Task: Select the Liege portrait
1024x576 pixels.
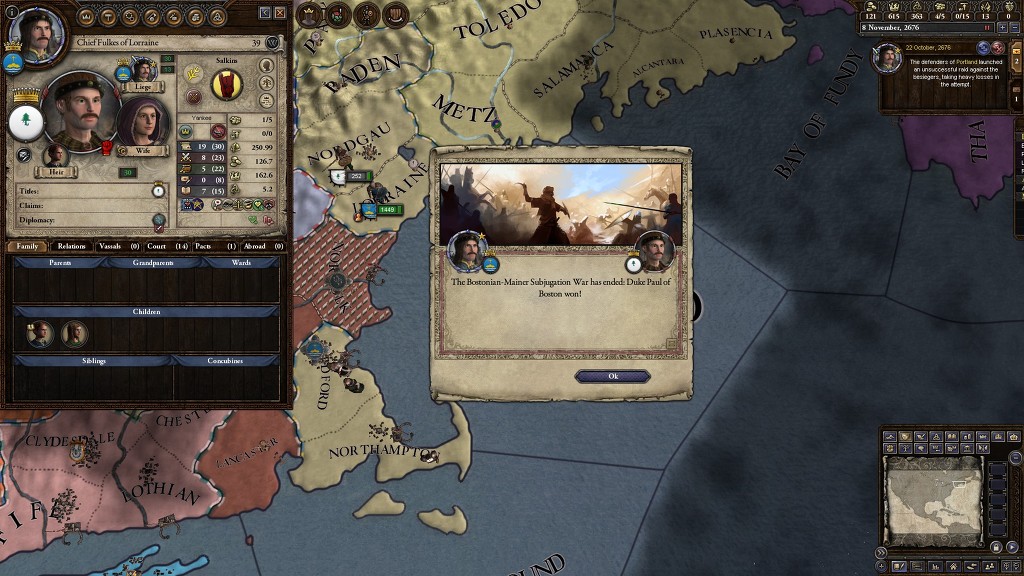Action: pos(143,70)
